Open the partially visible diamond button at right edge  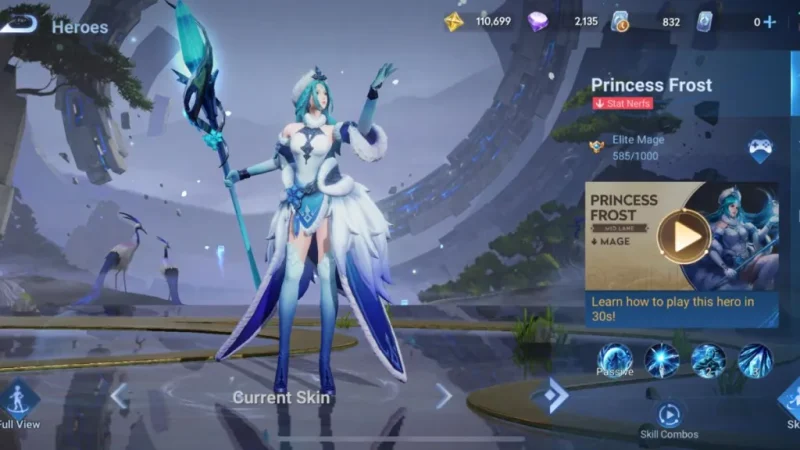coord(790,398)
